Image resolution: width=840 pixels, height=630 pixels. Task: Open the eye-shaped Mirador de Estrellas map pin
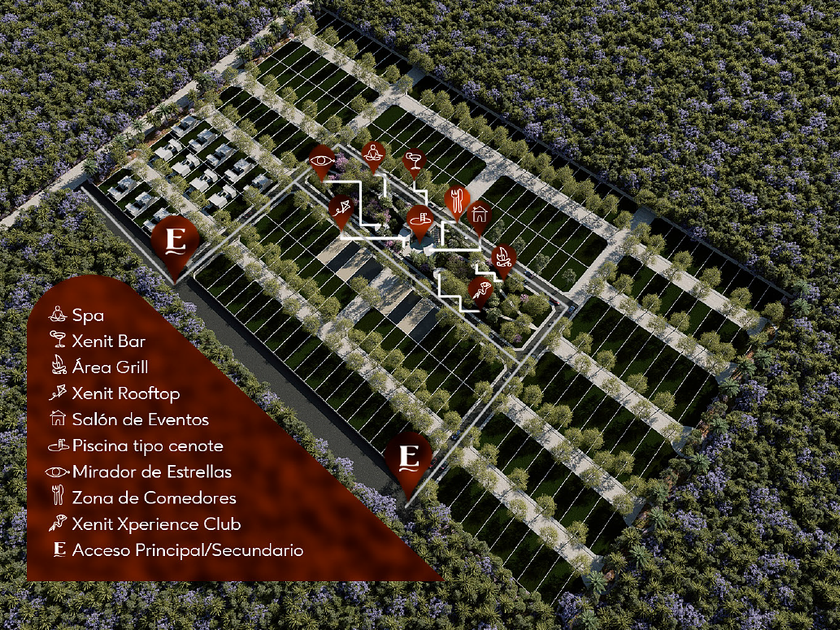click(322, 157)
